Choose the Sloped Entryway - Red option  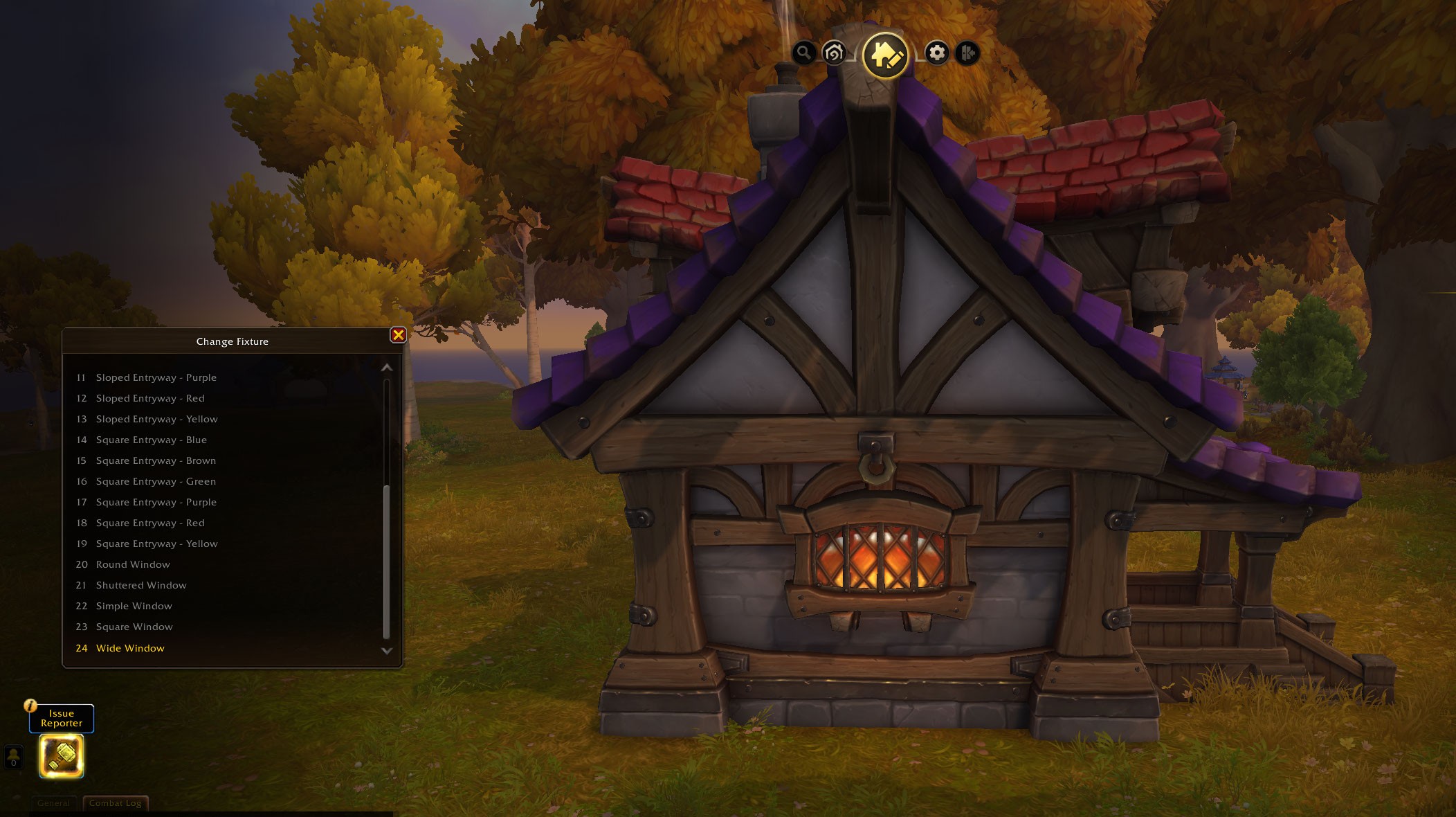point(149,398)
